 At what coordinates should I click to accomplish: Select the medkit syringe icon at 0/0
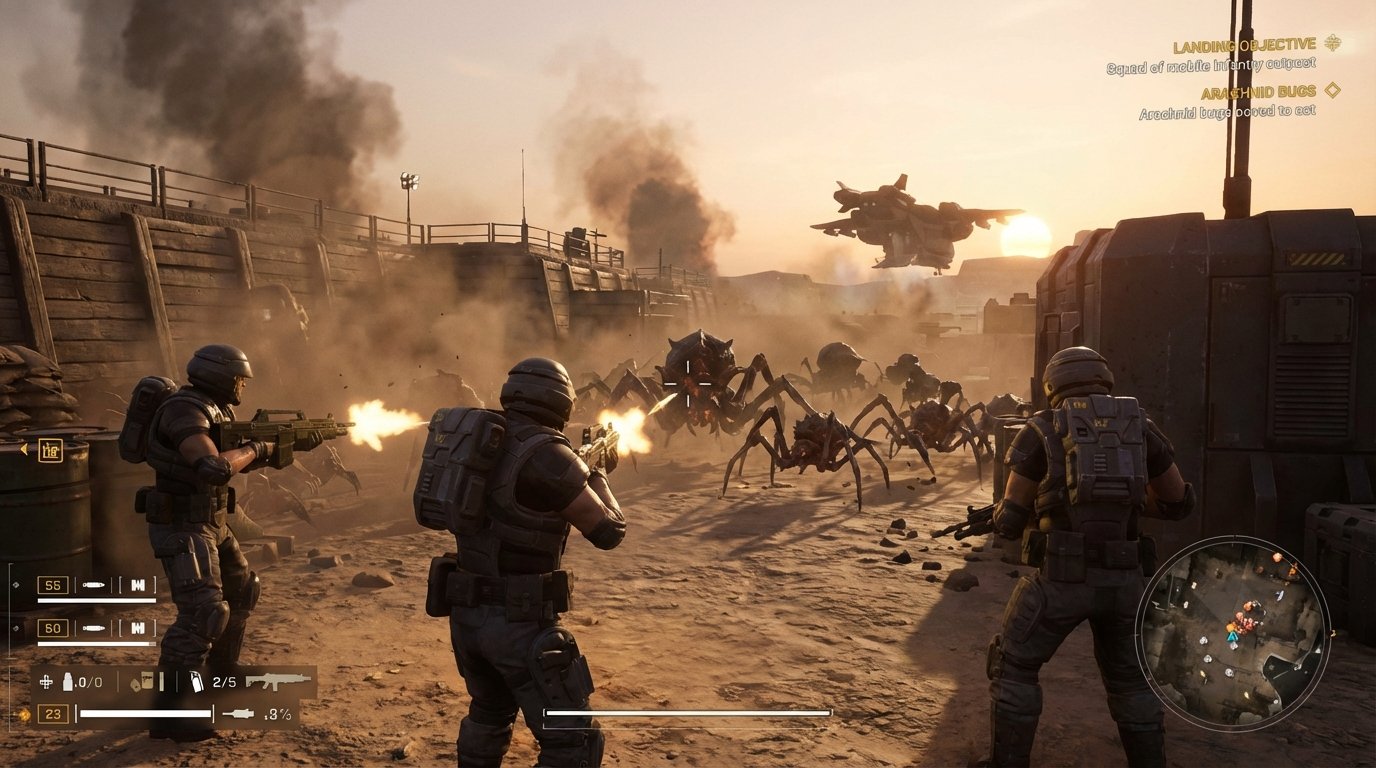coord(68,680)
